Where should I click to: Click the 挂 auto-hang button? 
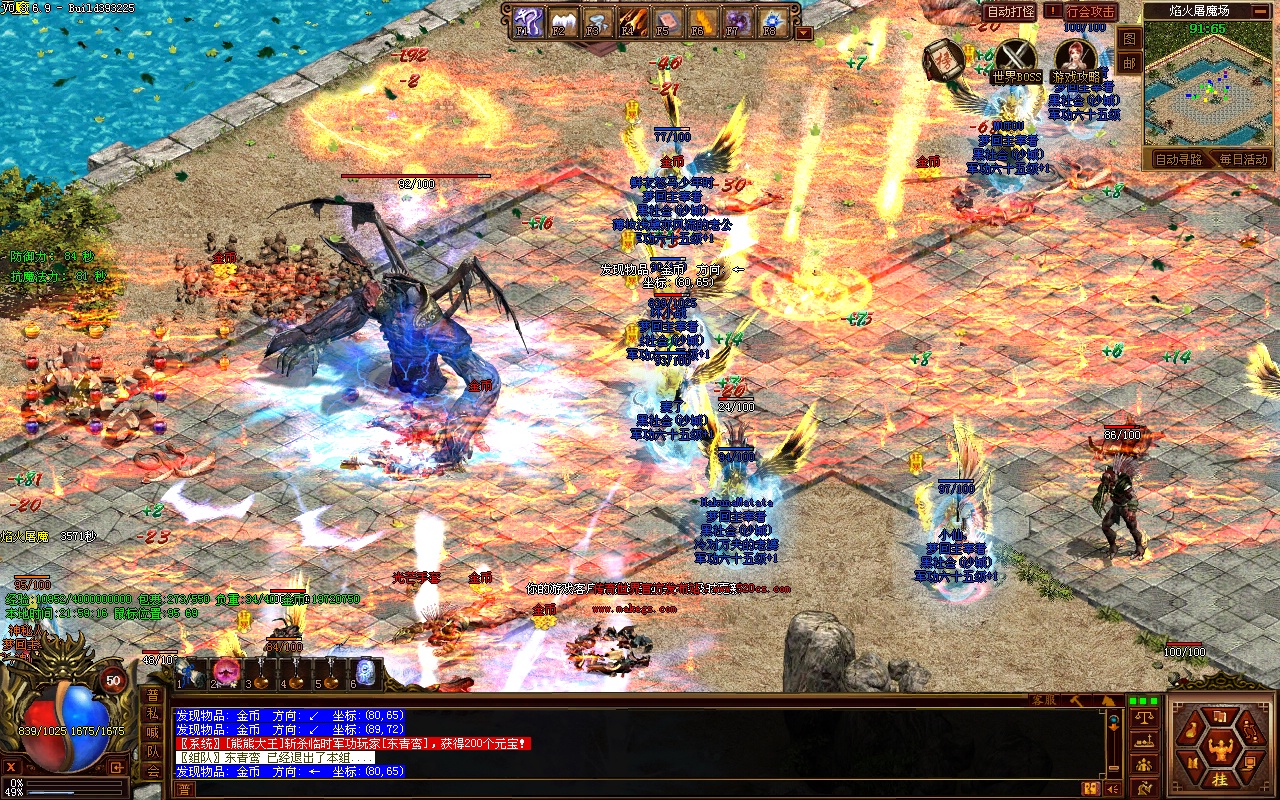pos(1220,779)
